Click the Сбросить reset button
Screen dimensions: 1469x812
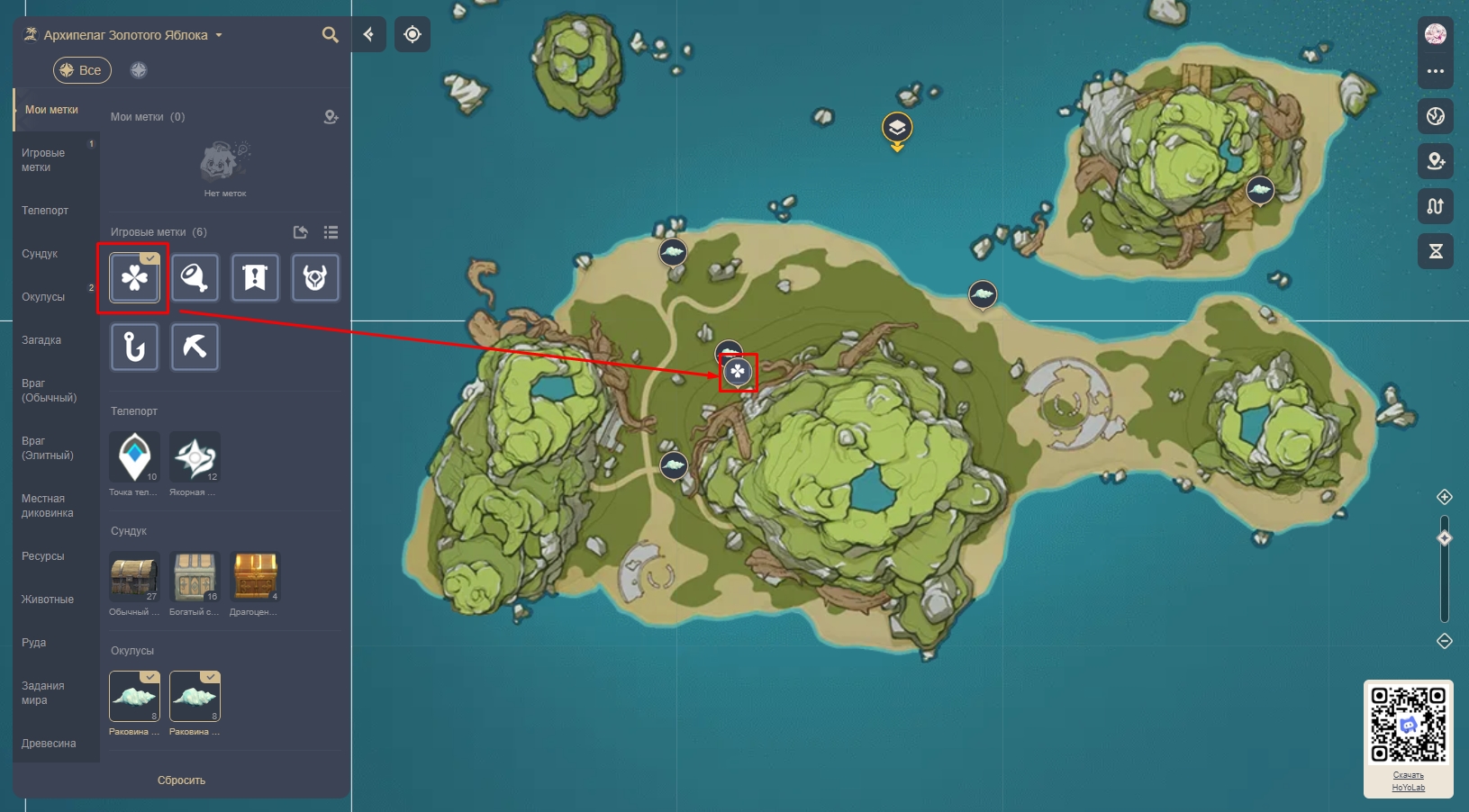click(181, 780)
